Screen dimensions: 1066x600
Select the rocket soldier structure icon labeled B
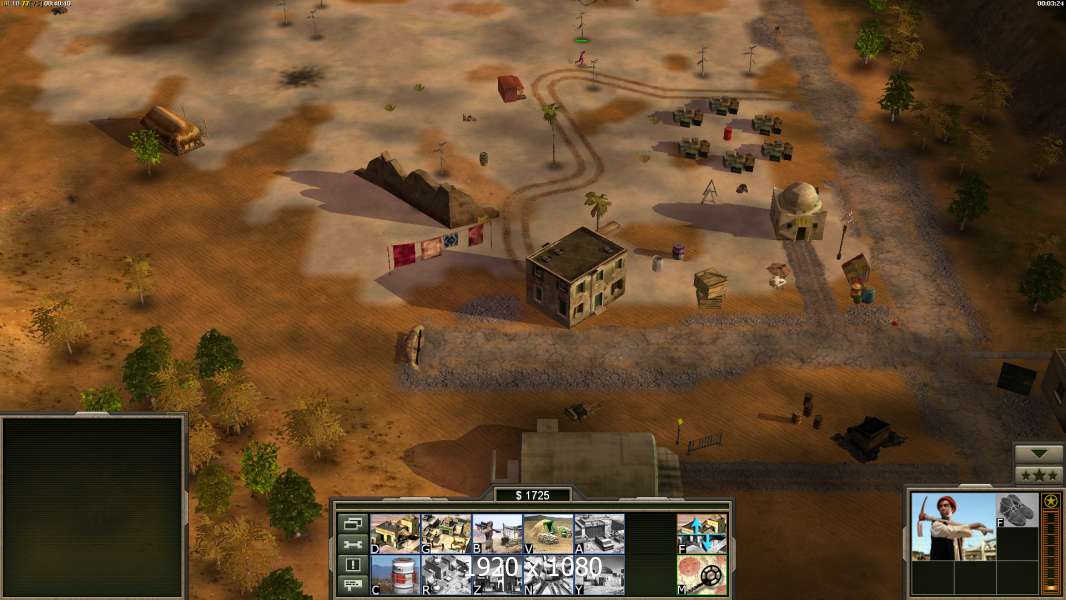497,534
